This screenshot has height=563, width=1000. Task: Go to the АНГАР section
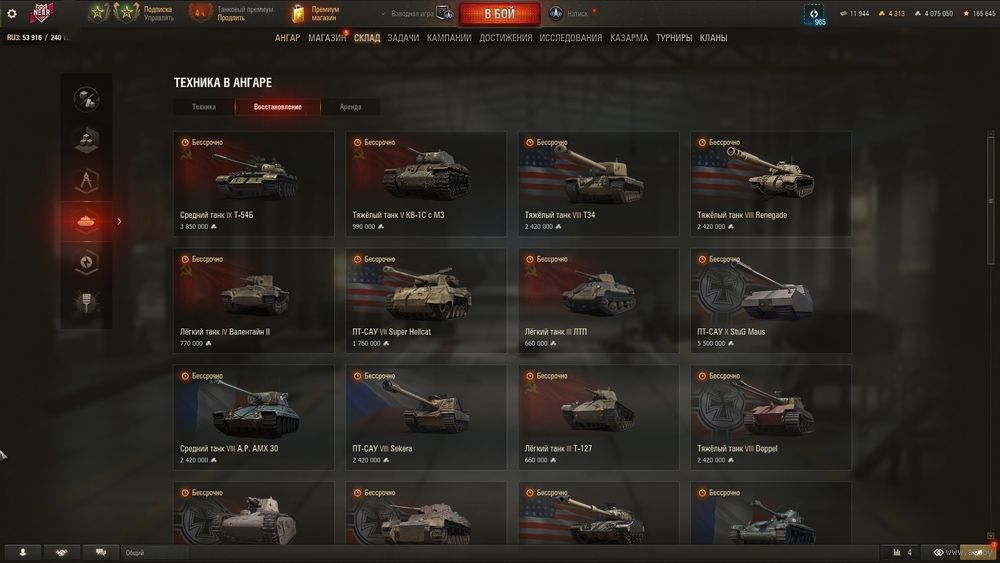[287, 38]
